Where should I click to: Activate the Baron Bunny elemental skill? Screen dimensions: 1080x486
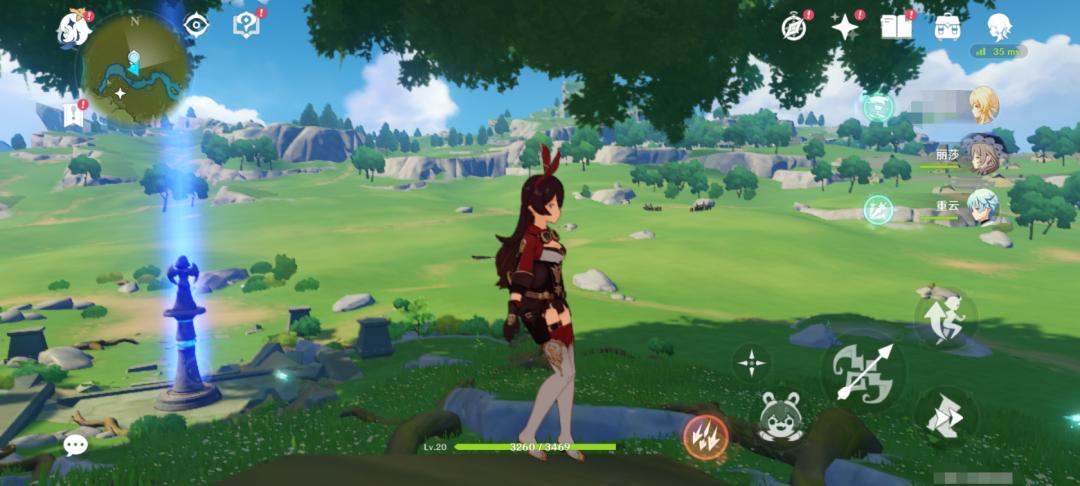tap(783, 416)
